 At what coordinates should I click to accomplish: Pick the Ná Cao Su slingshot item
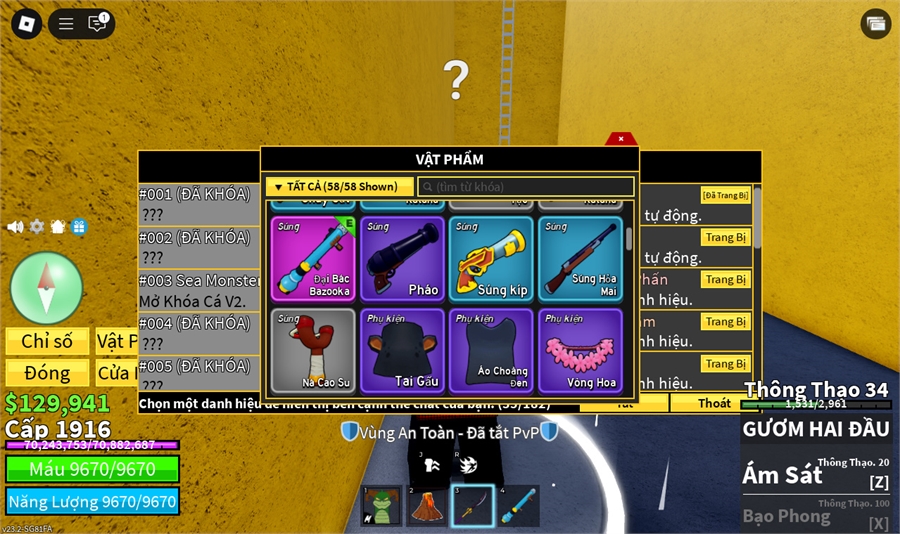point(313,350)
